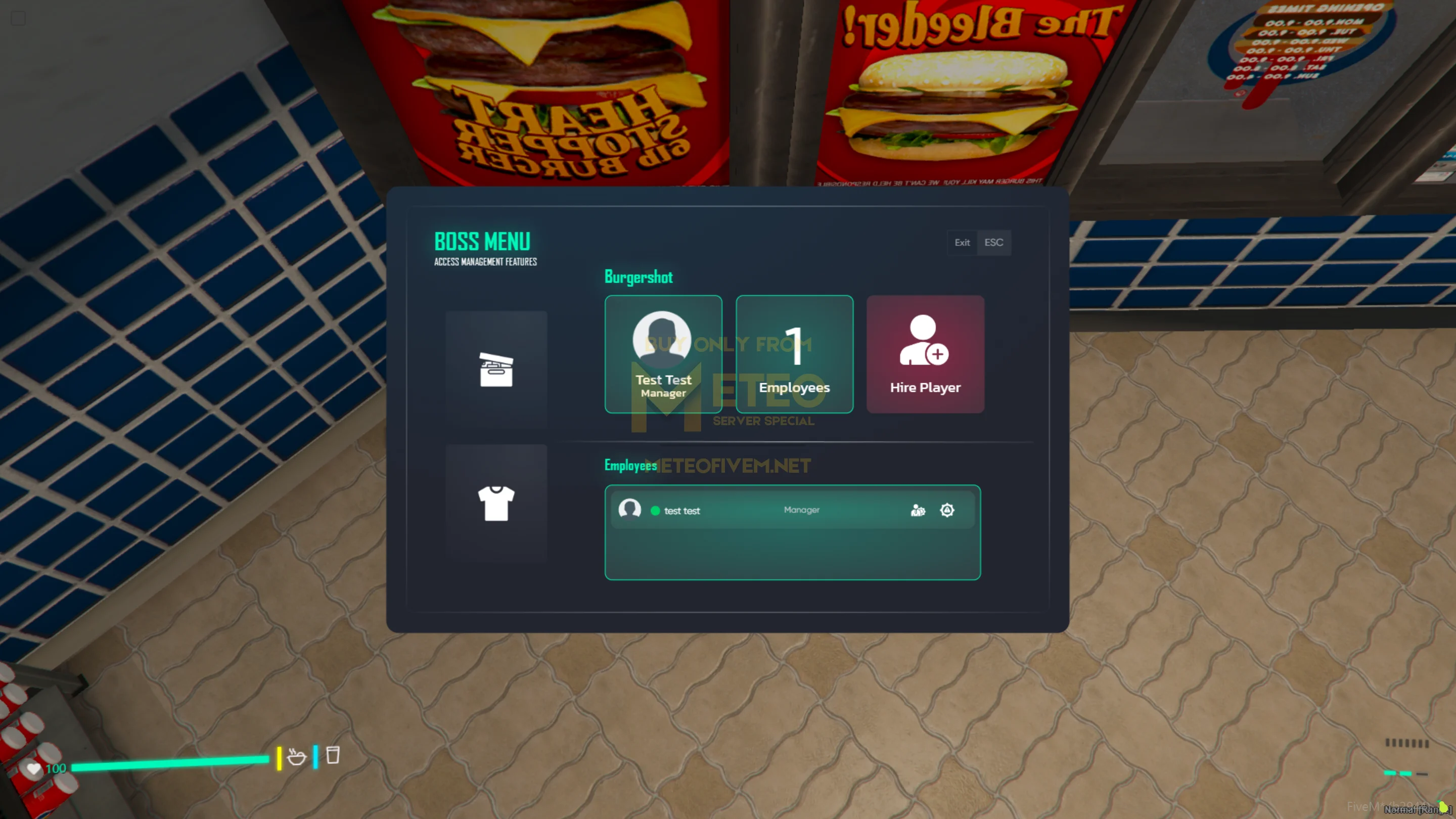Select the test test employee row
Viewport: 1456px width, 819px height.
[735, 511]
